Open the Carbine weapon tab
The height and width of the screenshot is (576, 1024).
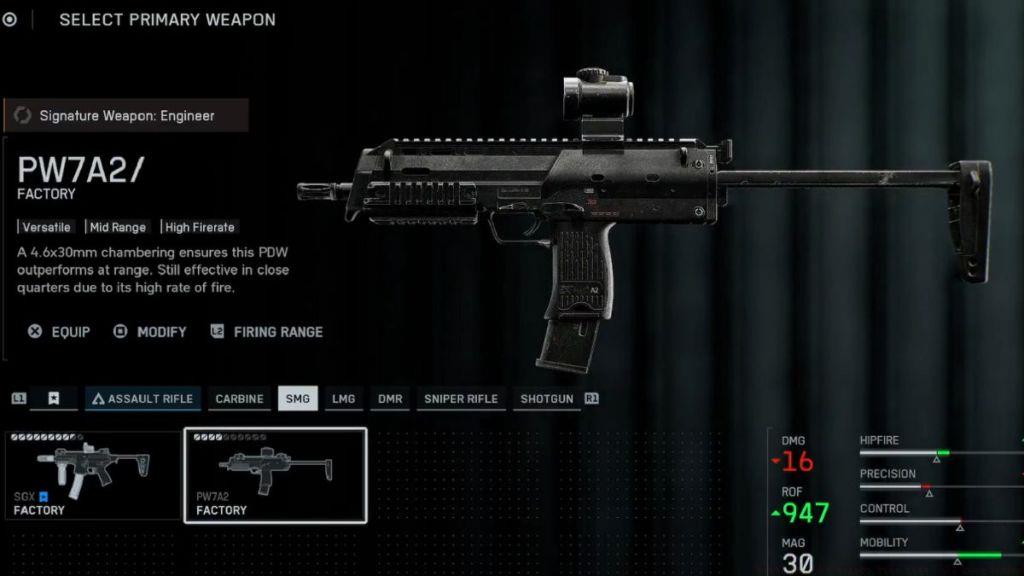pos(240,399)
